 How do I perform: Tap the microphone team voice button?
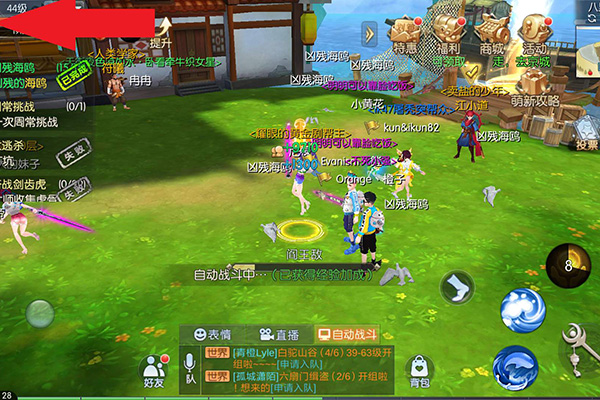click(x=189, y=367)
